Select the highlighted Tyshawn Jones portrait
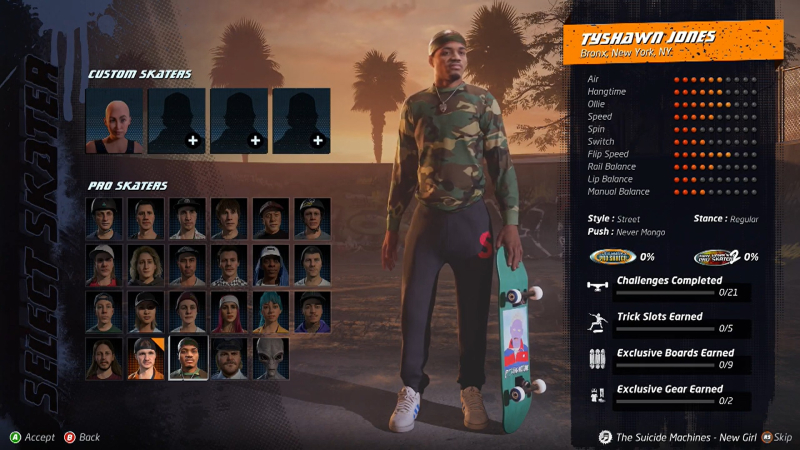 [187, 358]
